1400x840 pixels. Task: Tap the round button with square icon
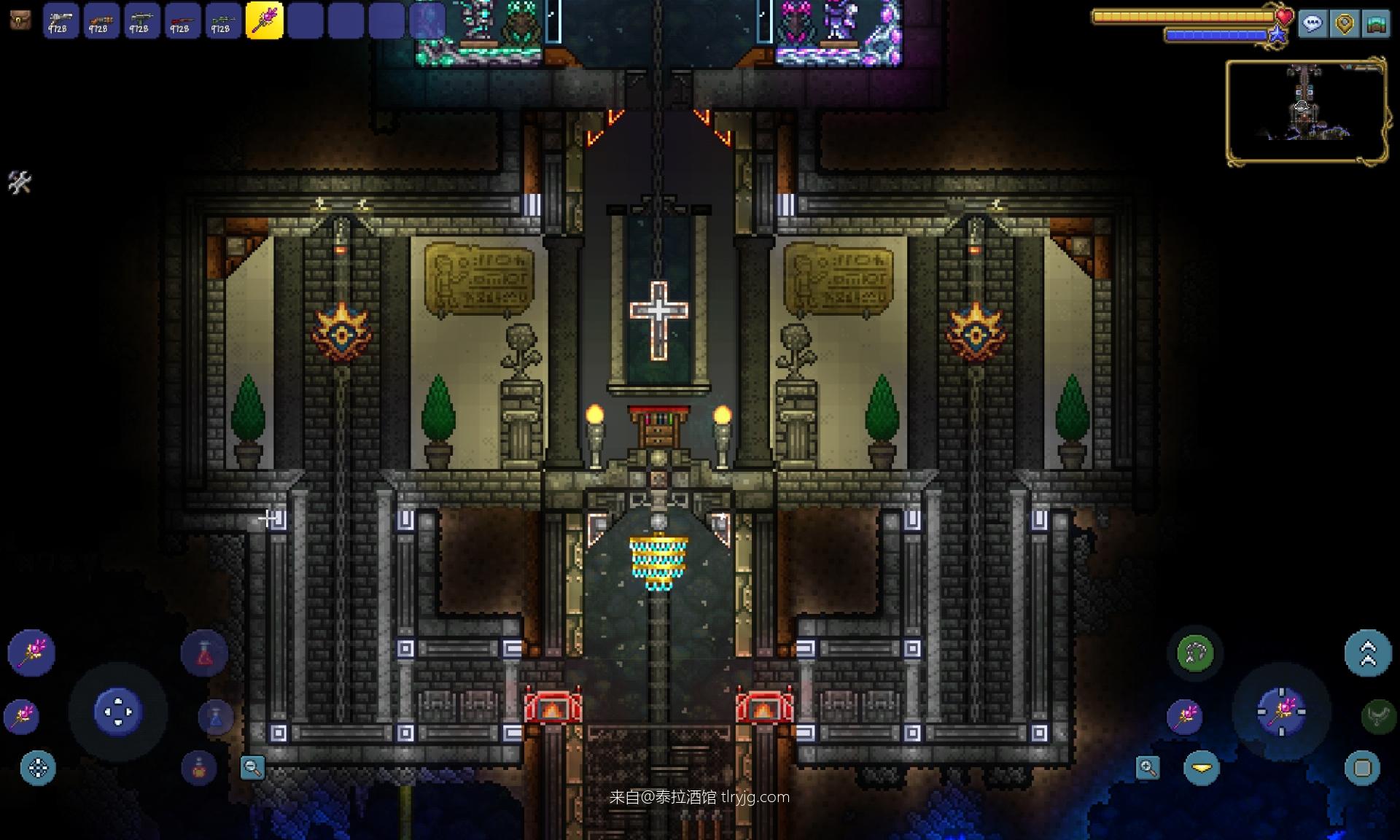click(1362, 768)
